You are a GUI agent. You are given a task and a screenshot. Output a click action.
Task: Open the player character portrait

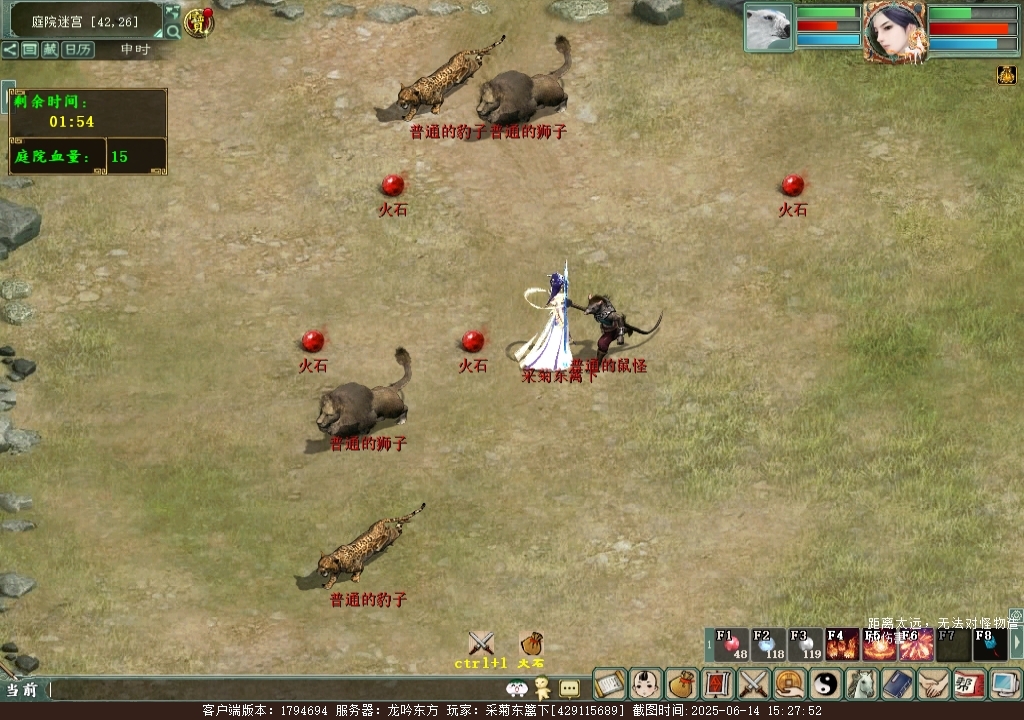point(895,31)
